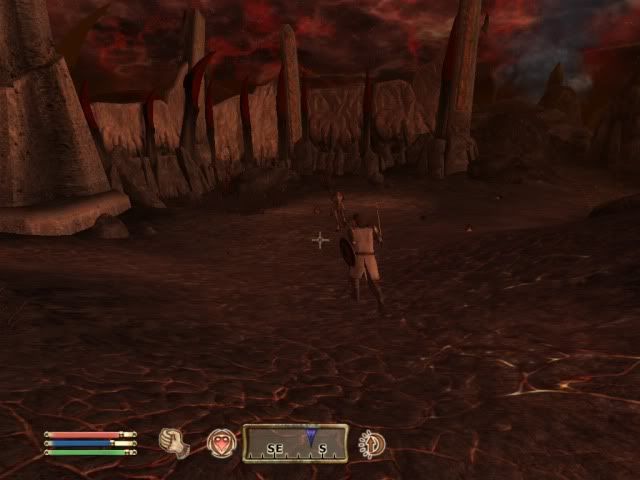Click the active effect icon beside compass
Screen dimensions: 640x480
[x=372, y=442]
